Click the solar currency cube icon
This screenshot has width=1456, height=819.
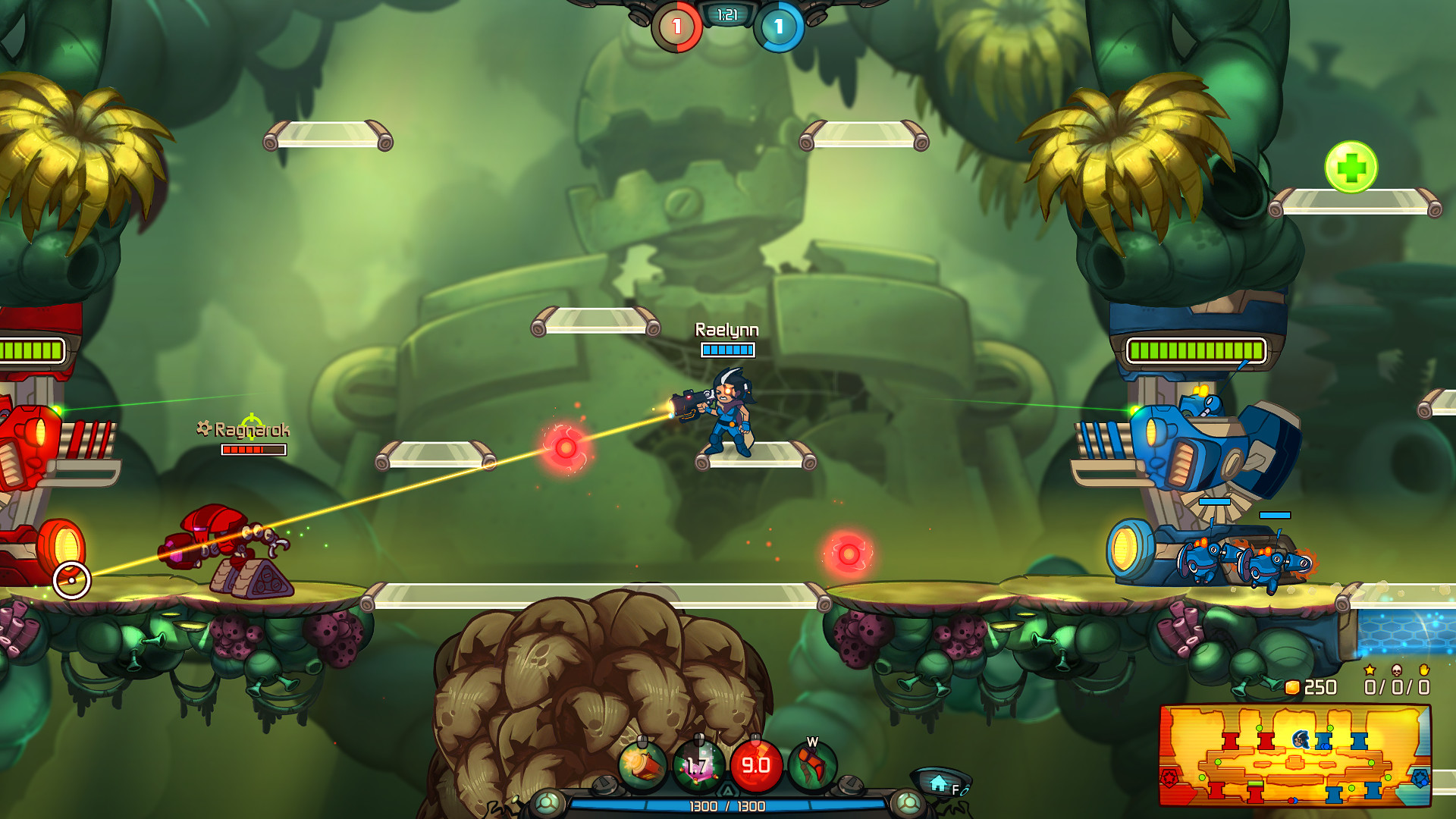click(x=1291, y=686)
